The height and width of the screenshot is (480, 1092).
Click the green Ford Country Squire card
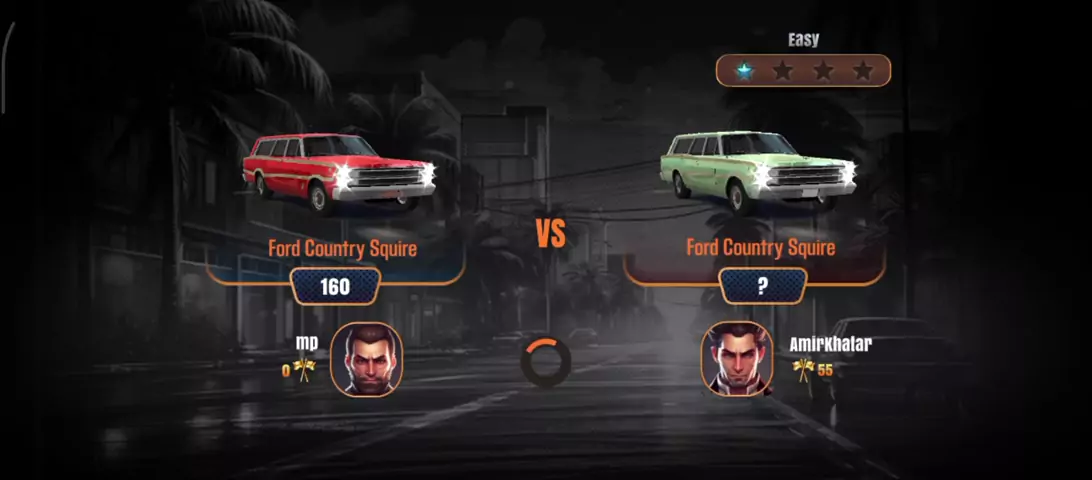(x=758, y=172)
